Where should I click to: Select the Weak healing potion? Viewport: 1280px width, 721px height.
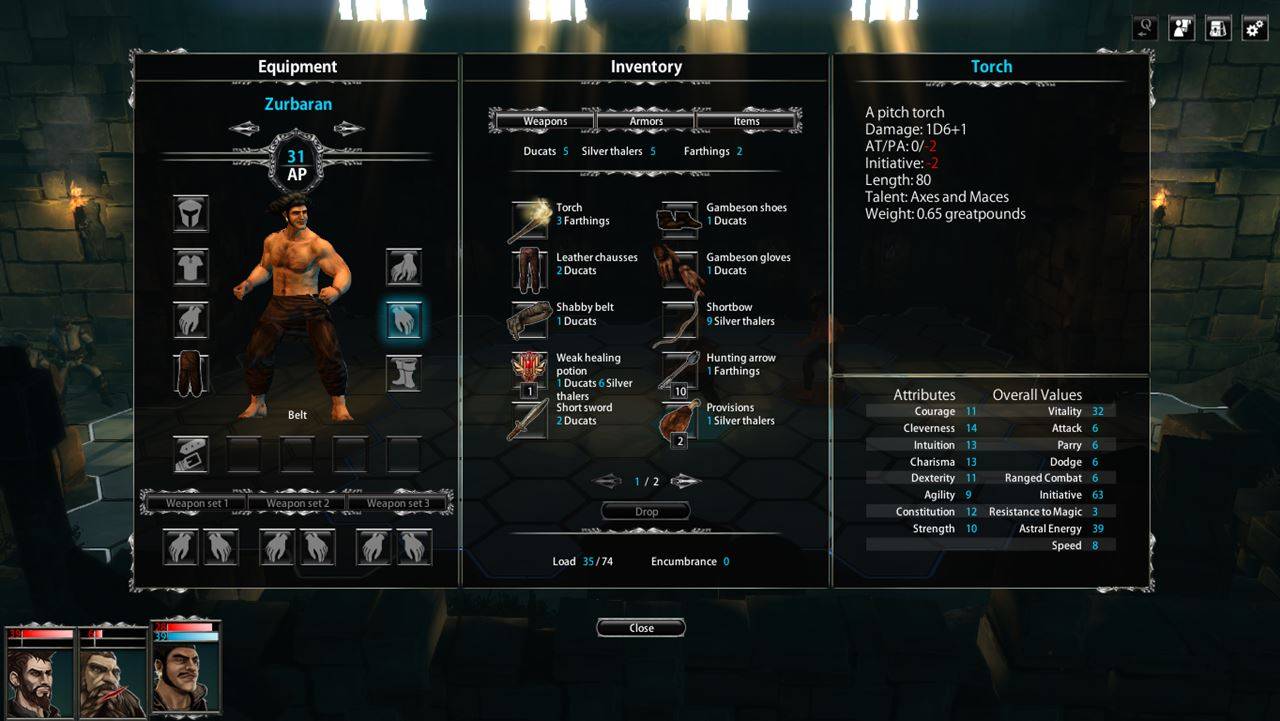tap(529, 371)
